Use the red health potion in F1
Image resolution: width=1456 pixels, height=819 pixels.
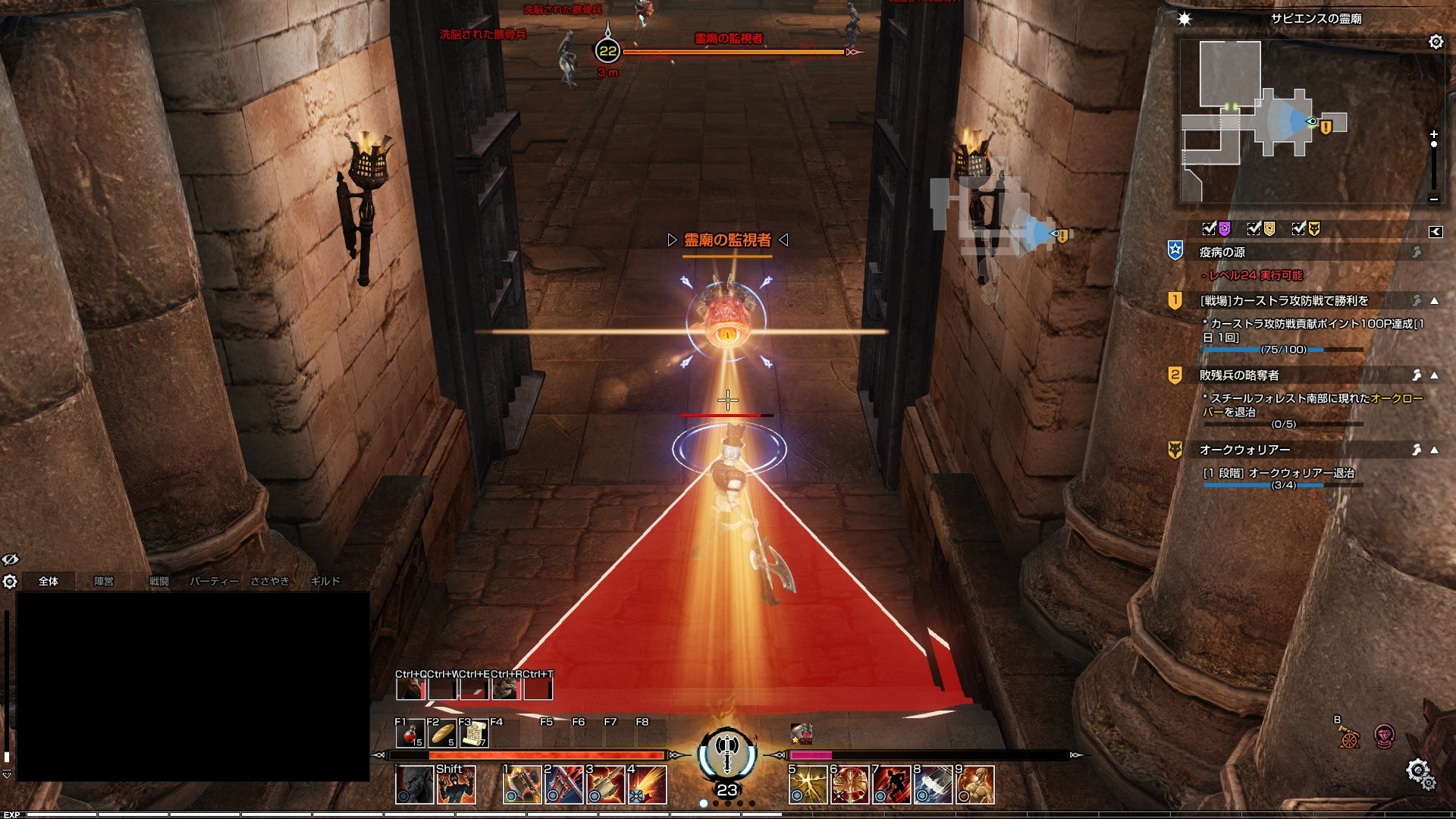pos(409,734)
